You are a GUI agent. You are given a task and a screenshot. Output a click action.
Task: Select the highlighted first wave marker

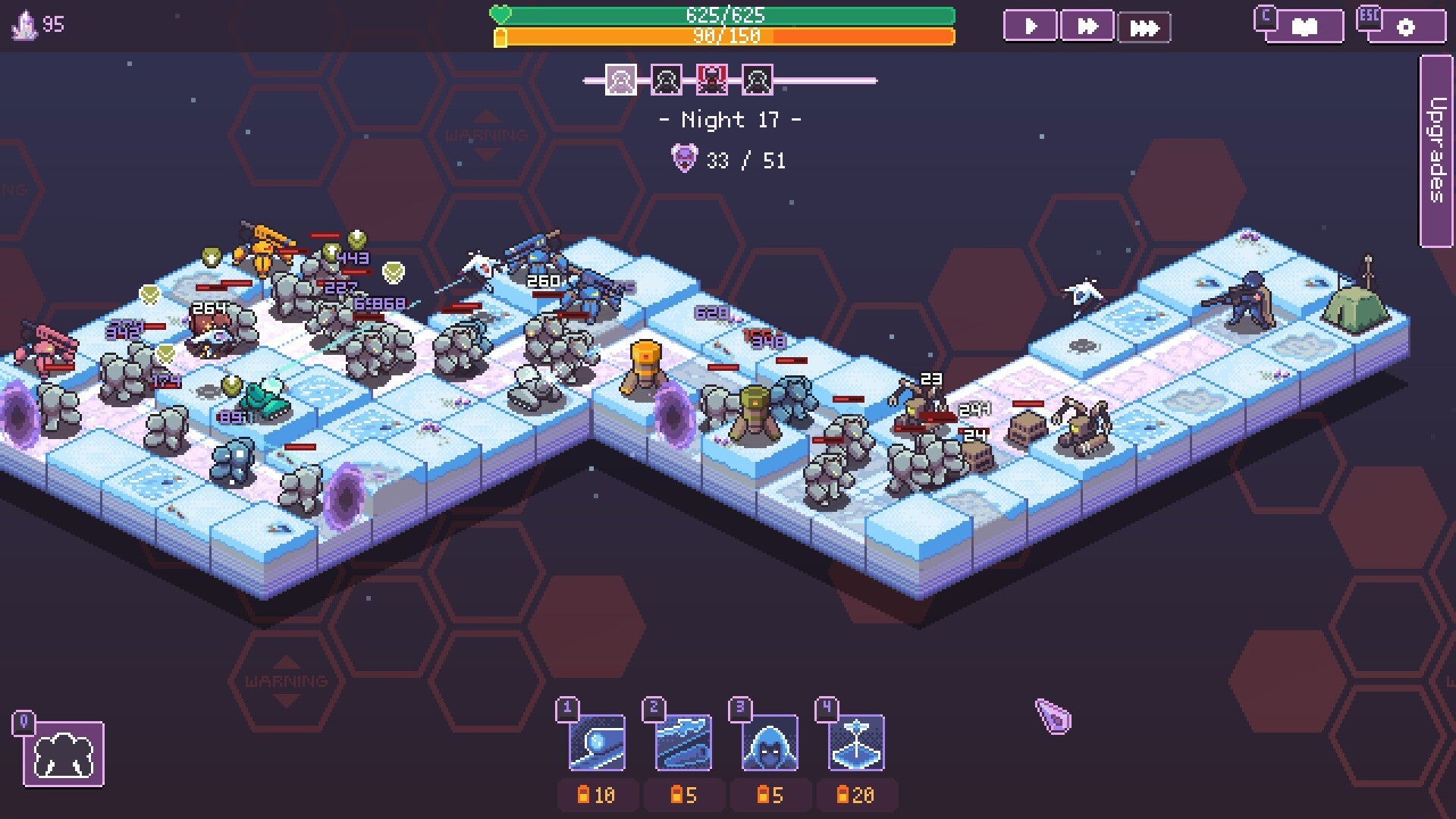point(620,80)
